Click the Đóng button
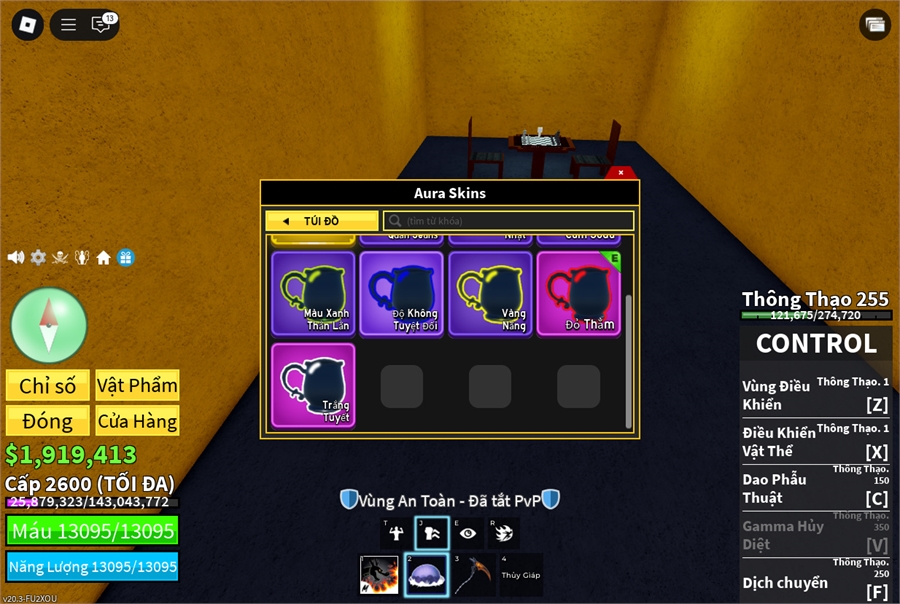This screenshot has height=604, width=900. click(x=47, y=420)
